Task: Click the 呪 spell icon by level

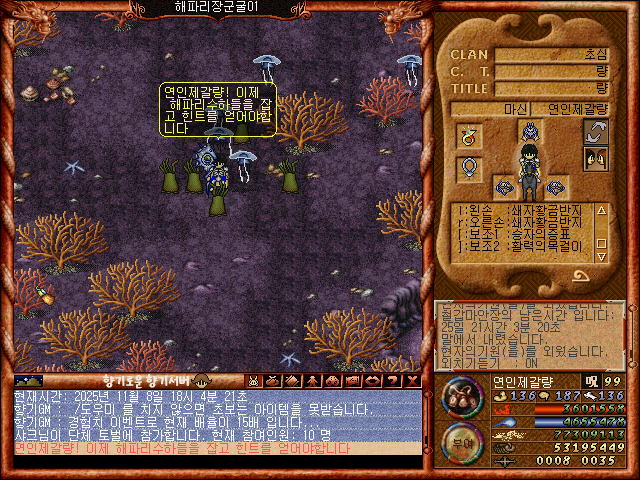Action: click(590, 381)
